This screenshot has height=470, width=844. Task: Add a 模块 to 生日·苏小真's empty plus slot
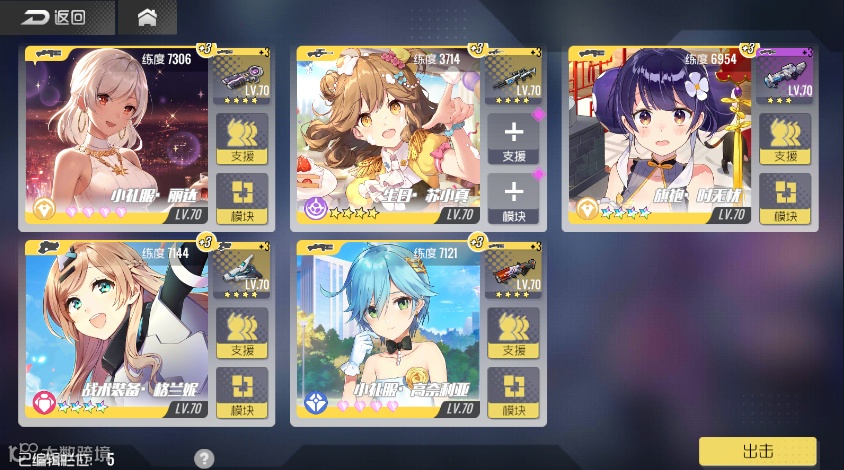[x=513, y=198]
